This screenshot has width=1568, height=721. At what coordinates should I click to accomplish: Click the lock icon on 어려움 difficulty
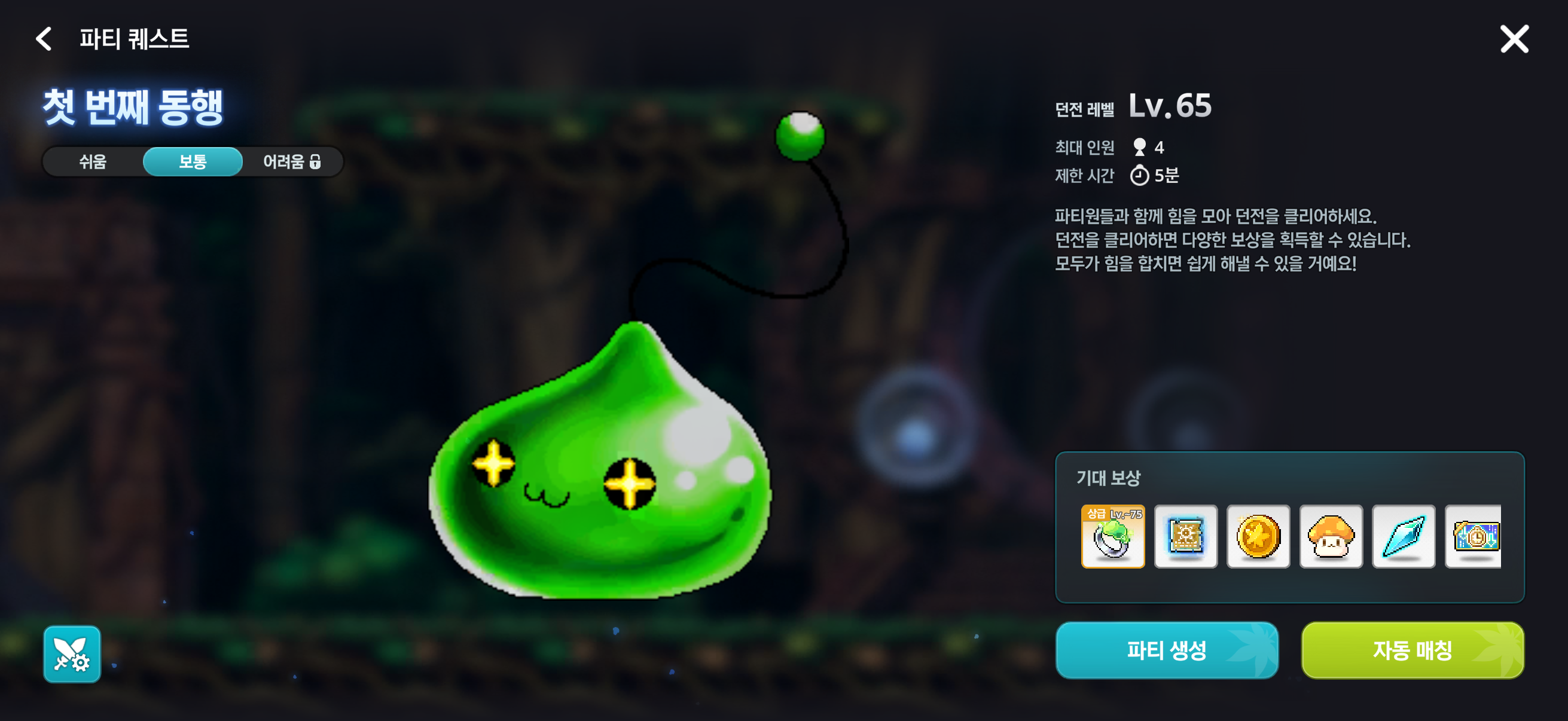coord(317,162)
